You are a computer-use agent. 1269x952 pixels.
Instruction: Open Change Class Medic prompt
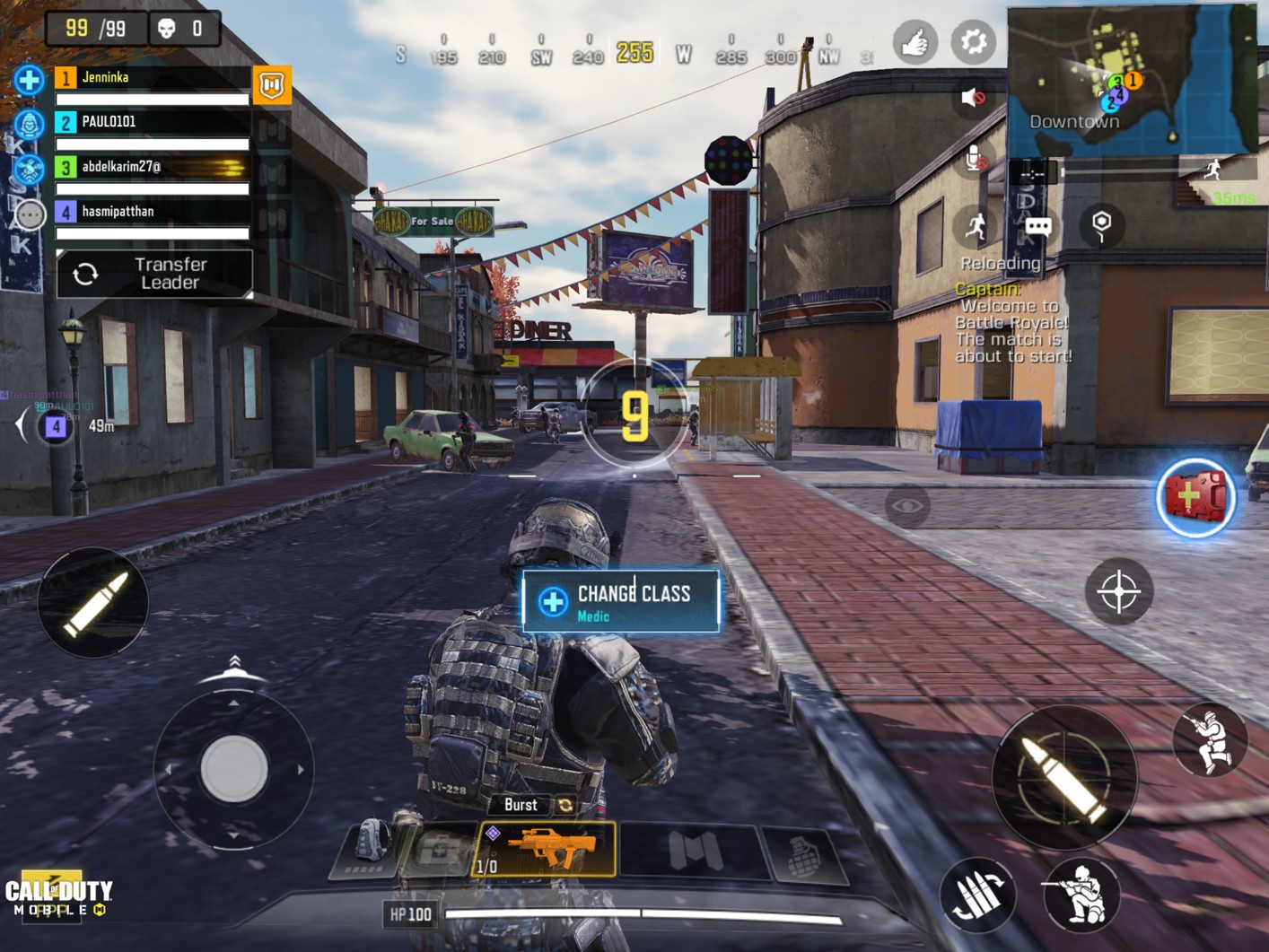(621, 602)
